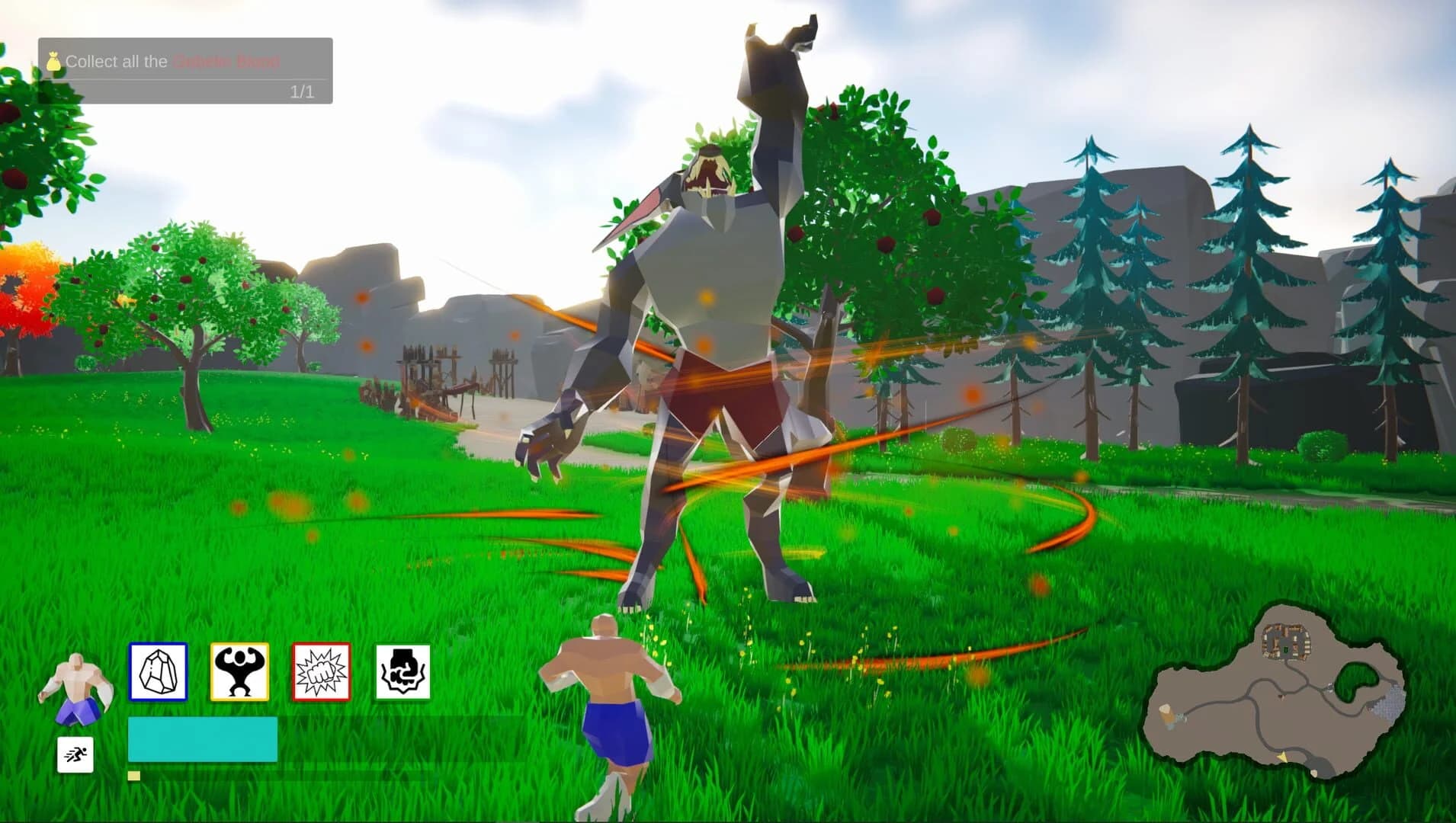Click the money bag icon in the quest banner
The image size is (1456, 823).
pyautogui.click(x=53, y=62)
